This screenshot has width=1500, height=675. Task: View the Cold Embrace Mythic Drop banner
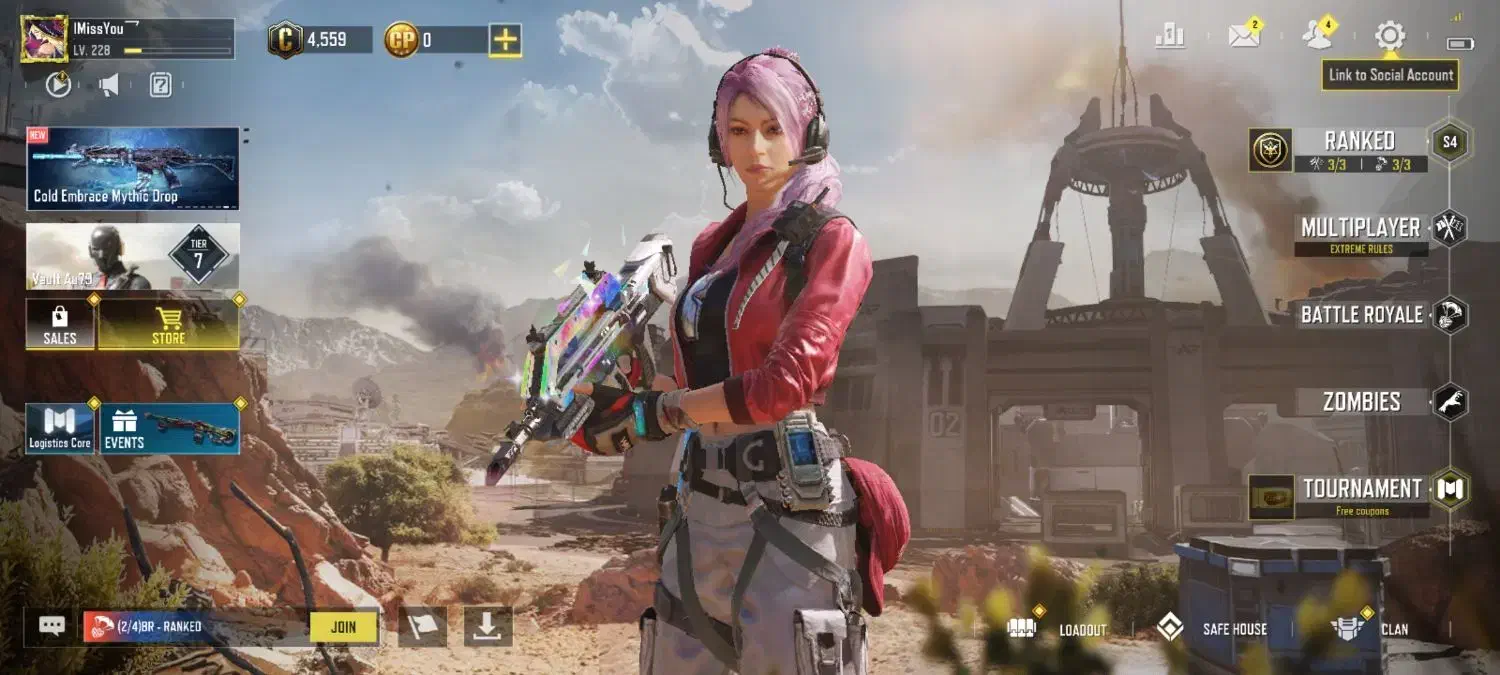(x=133, y=168)
